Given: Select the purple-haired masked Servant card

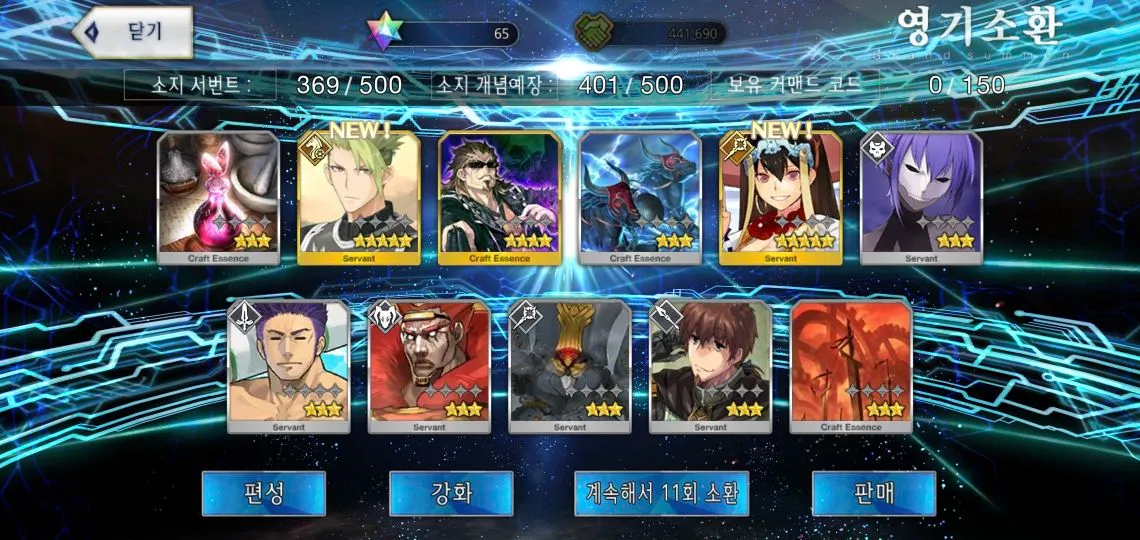Looking at the screenshot, I should pyautogui.click(x=921, y=198).
